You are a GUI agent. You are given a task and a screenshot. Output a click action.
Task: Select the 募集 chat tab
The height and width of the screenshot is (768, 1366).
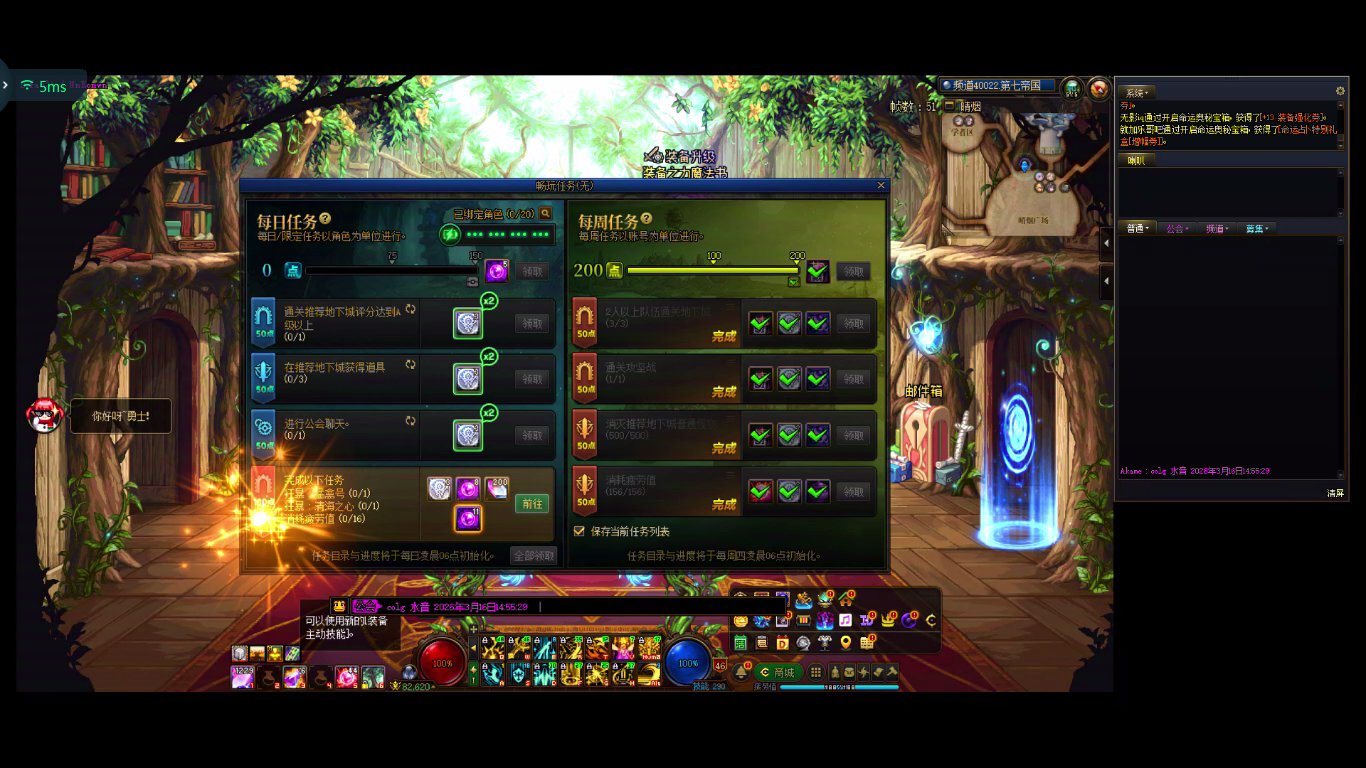pos(1255,229)
